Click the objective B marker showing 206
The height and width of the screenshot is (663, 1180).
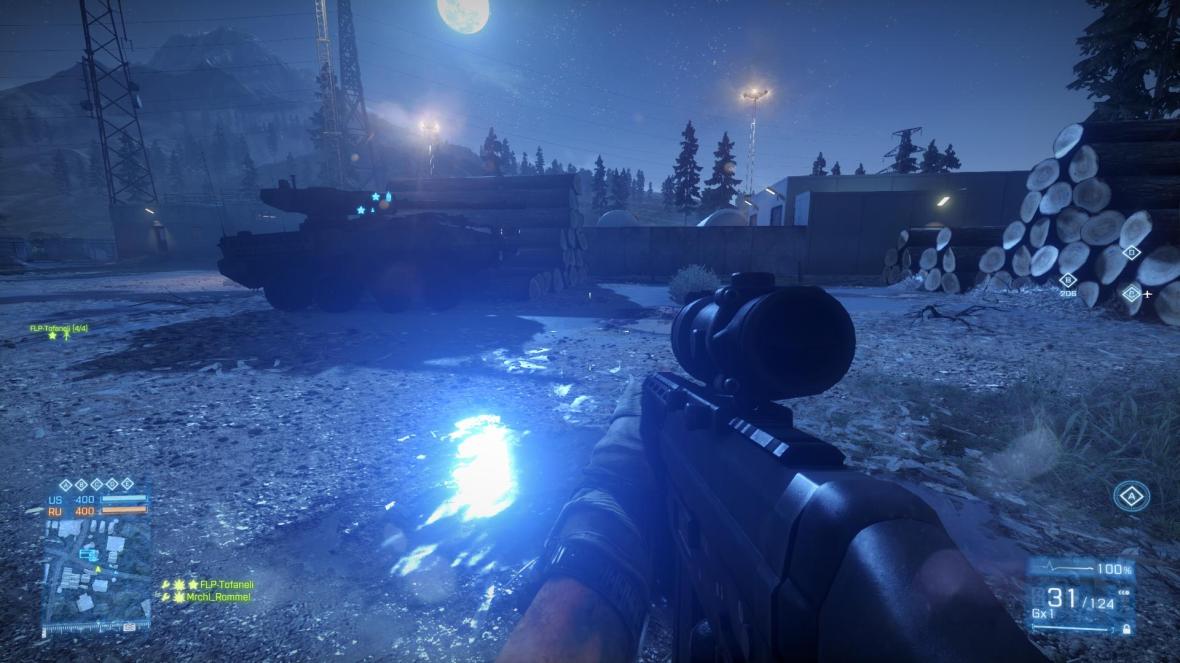1067,281
